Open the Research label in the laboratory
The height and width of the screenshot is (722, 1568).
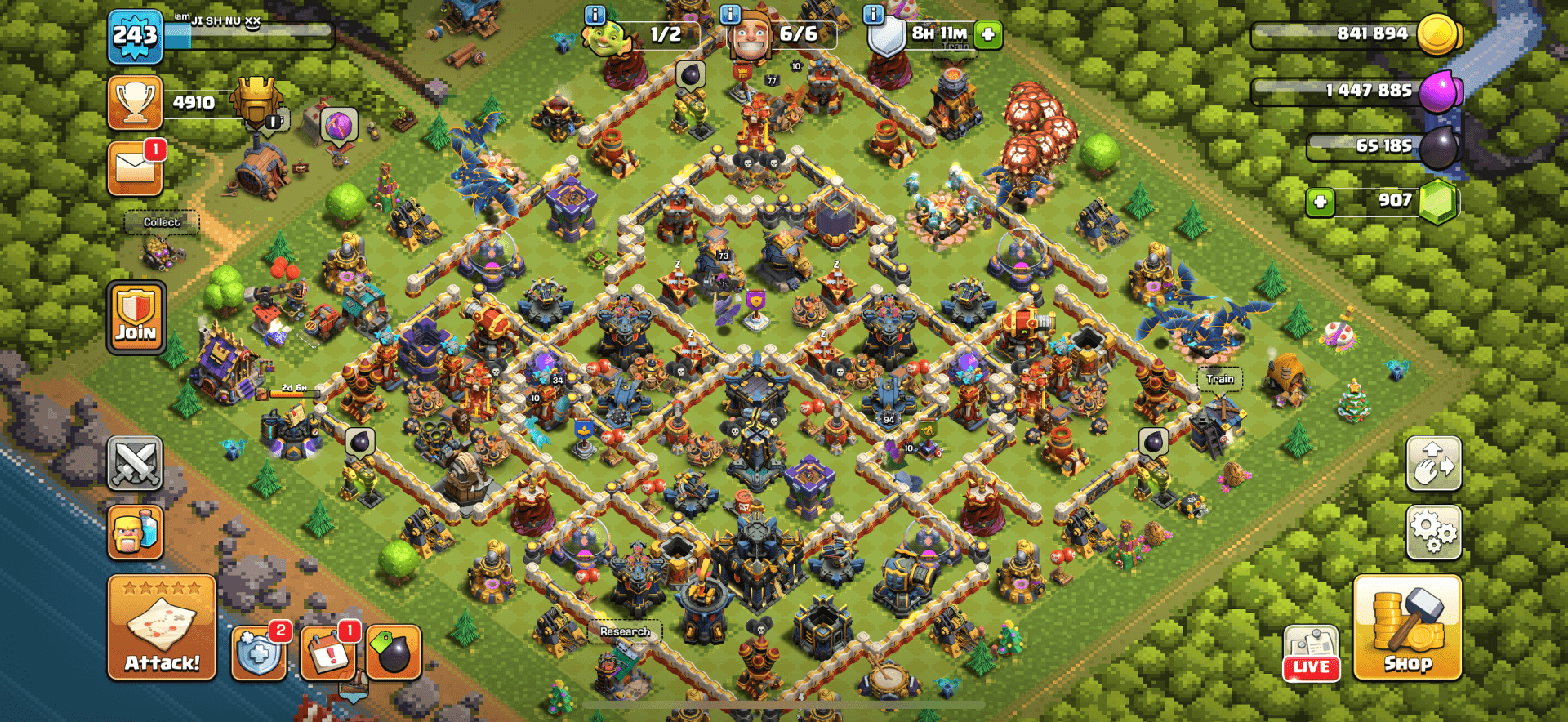tap(625, 631)
